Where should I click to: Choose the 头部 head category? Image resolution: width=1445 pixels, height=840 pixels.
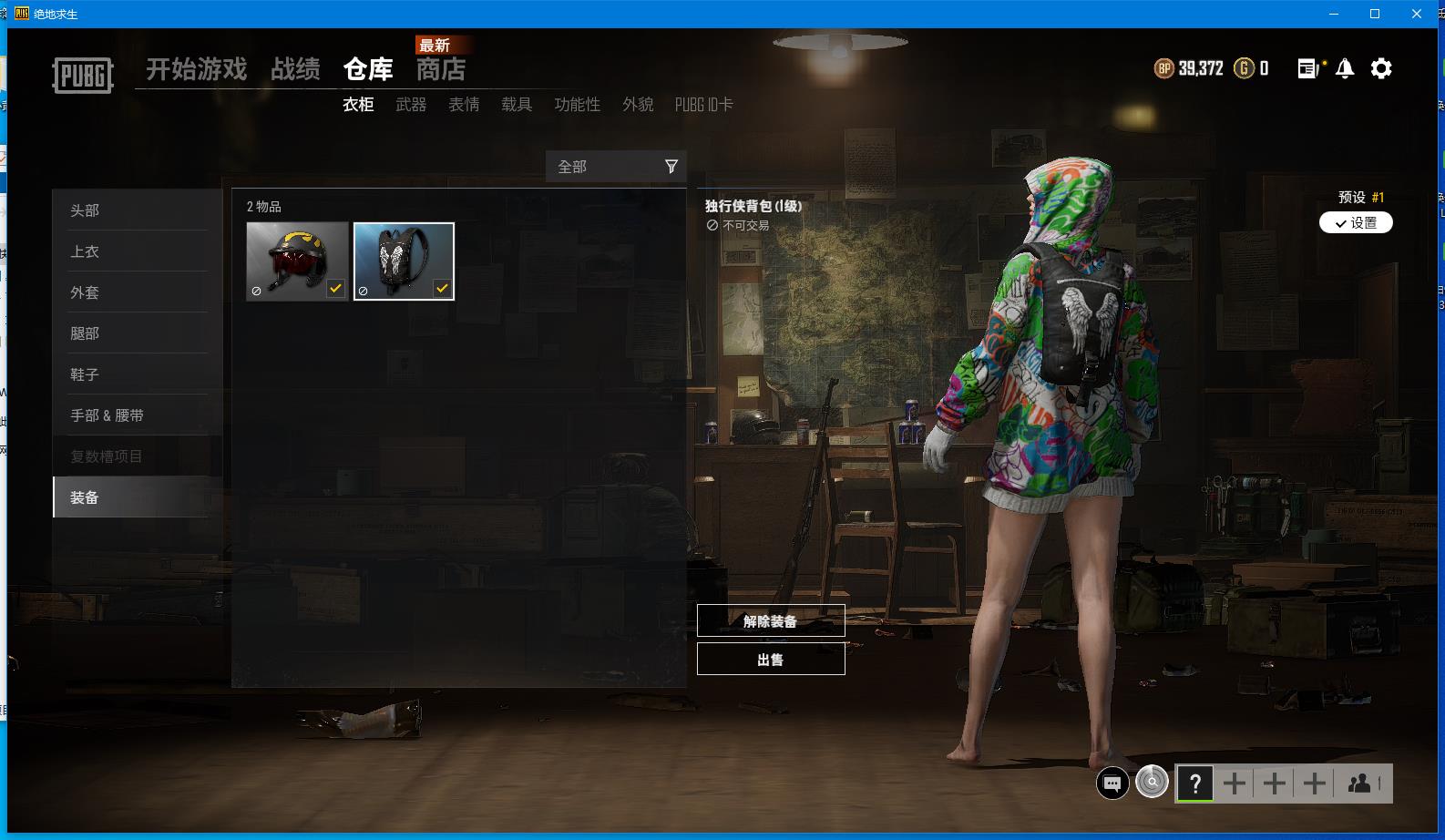(x=85, y=210)
